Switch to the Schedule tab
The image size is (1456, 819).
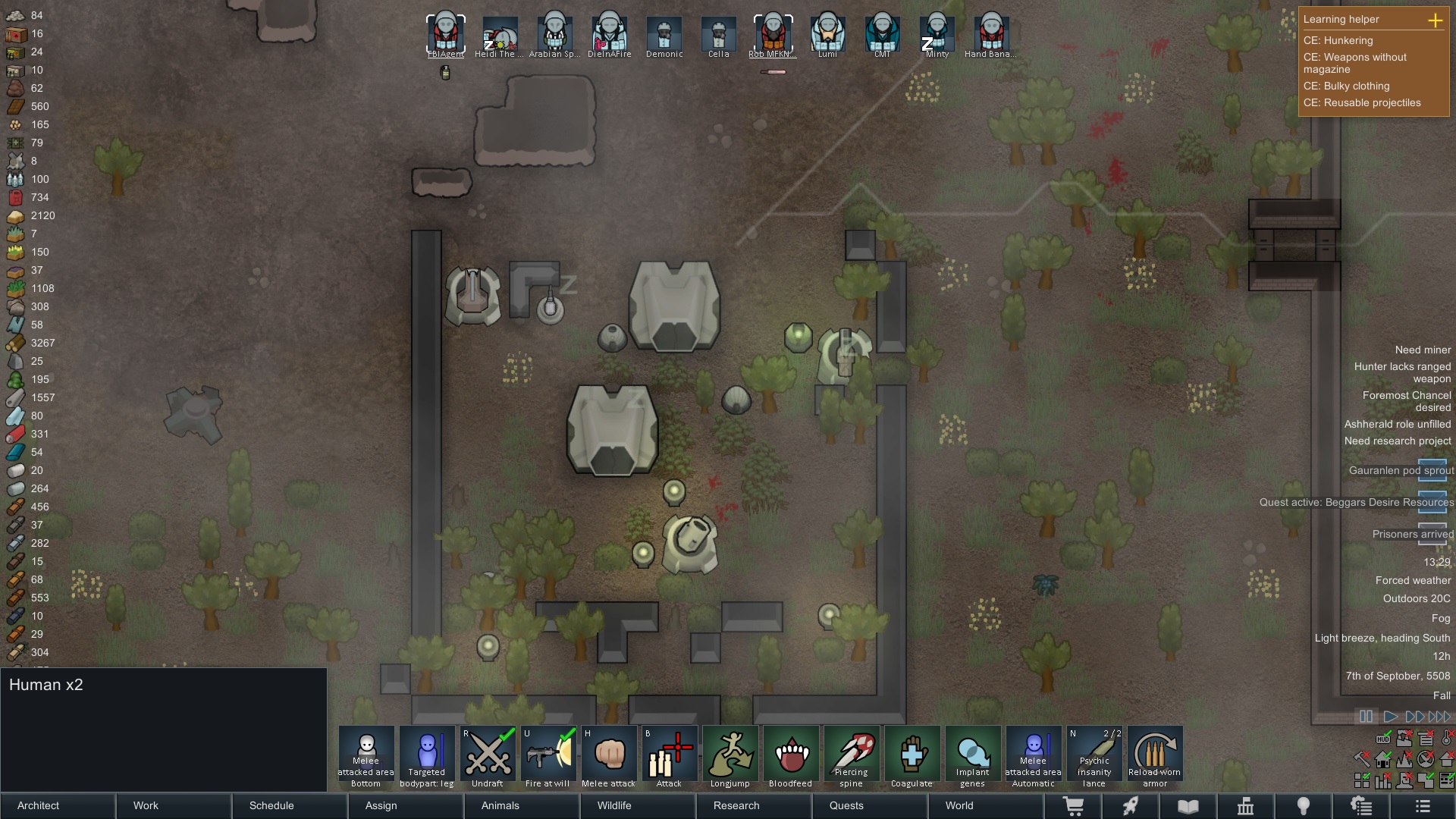pos(289,805)
